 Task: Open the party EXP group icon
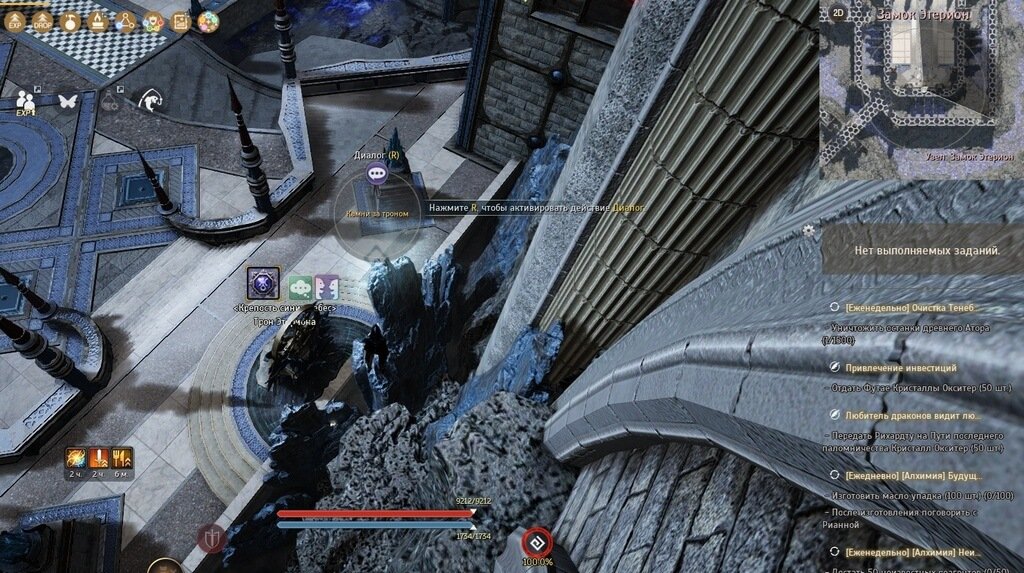(x=26, y=102)
